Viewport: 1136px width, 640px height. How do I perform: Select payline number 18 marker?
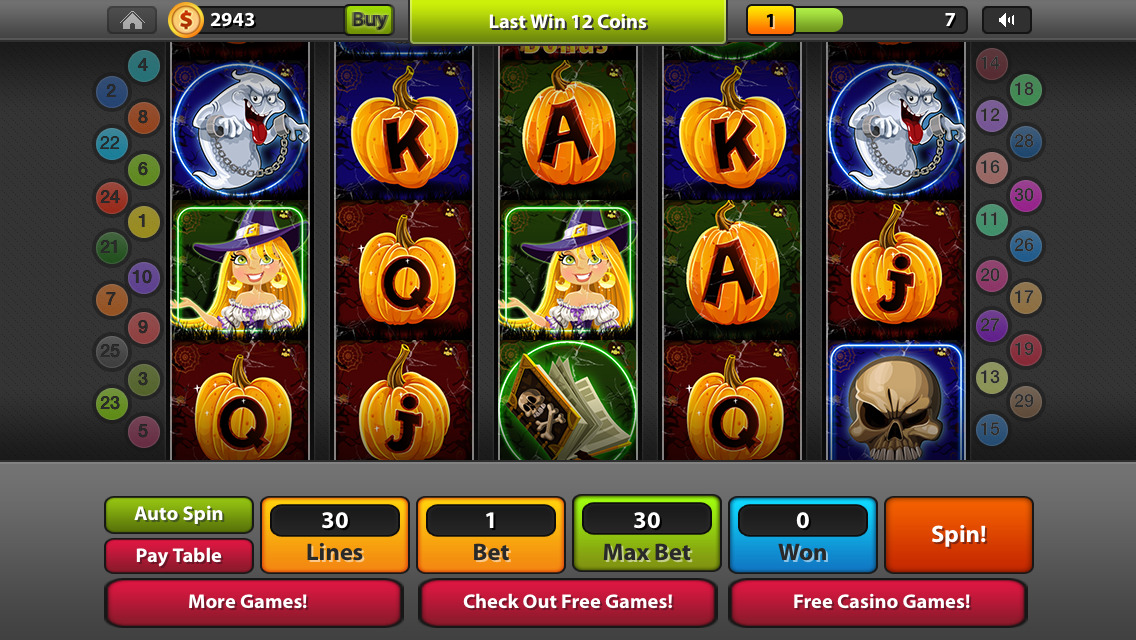(x=1024, y=90)
